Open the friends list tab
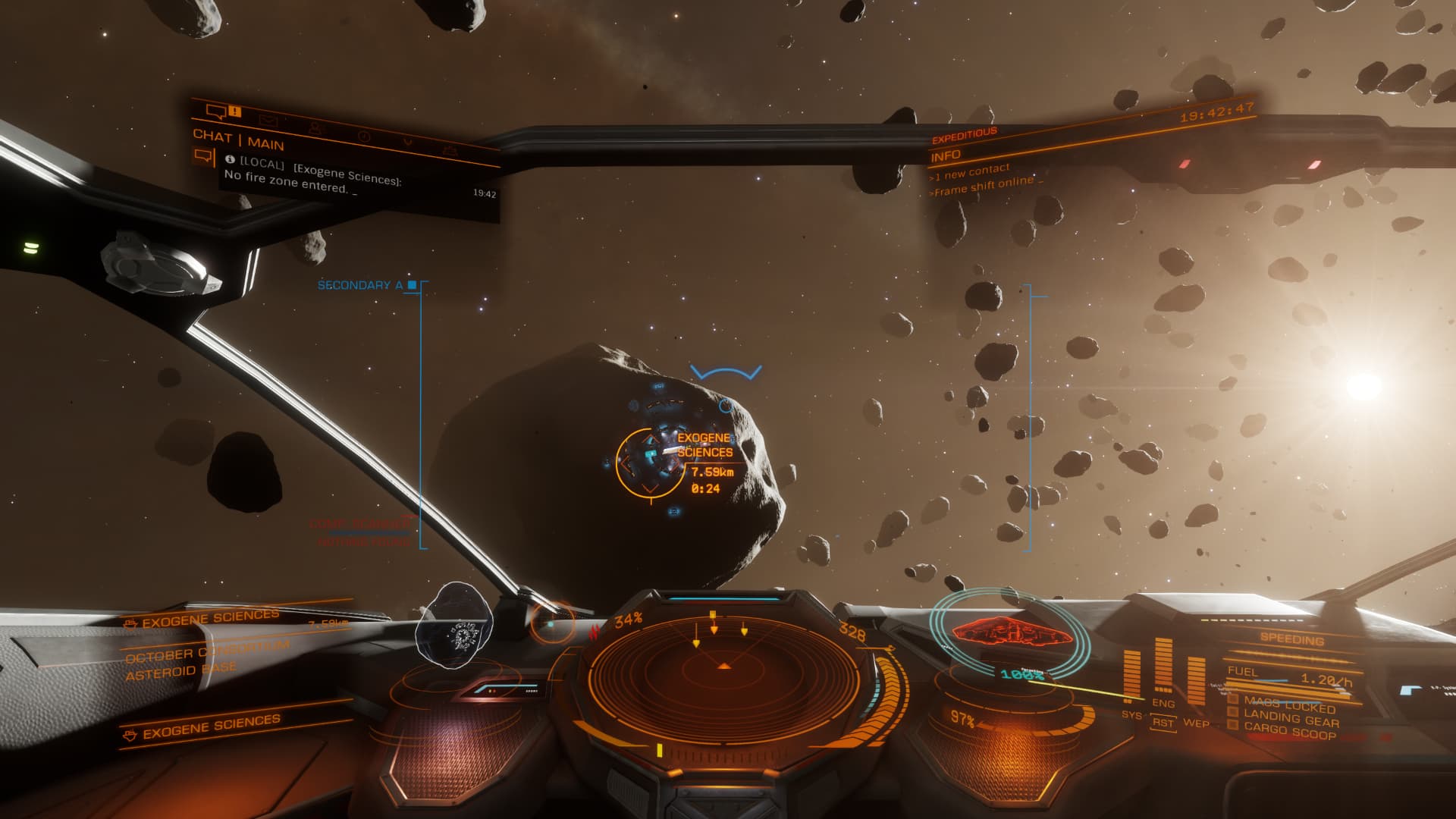The height and width of the screenshot is (819, 1456). (316, 129)
